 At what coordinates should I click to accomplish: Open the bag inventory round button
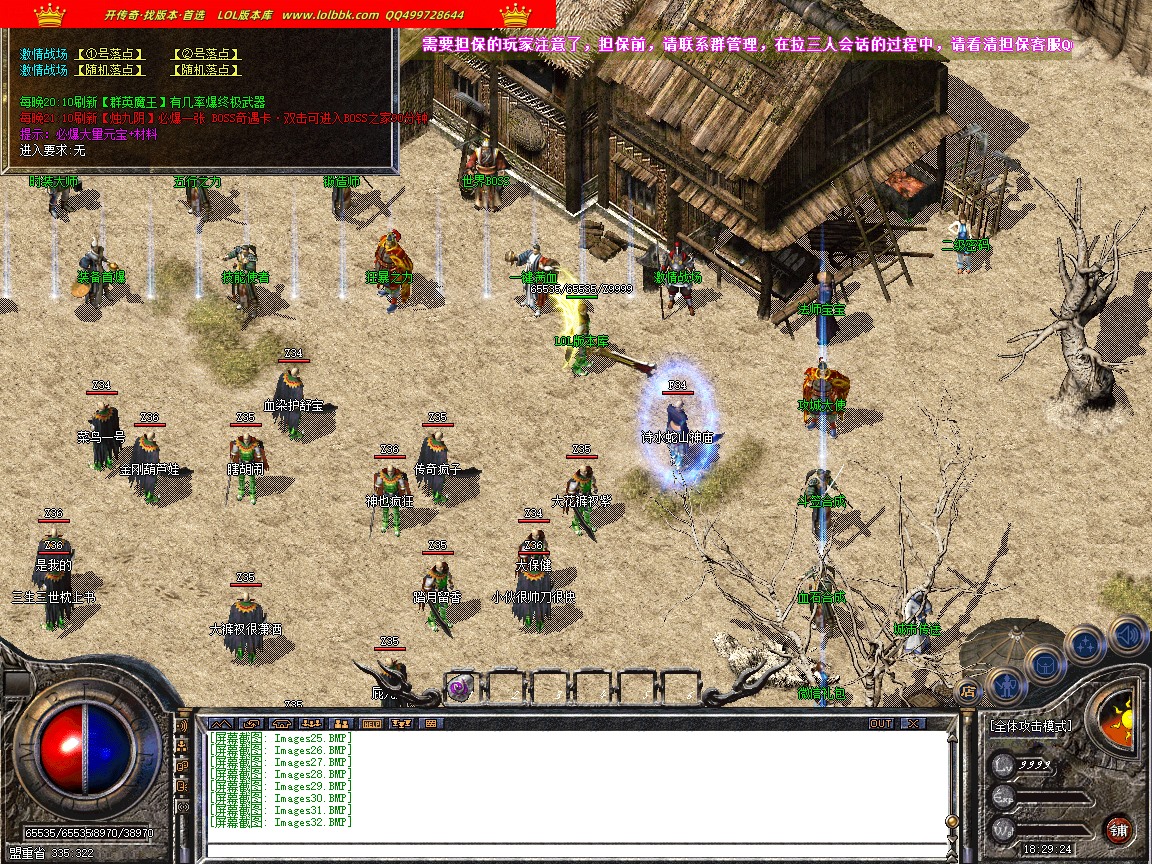click(1045, 663)
